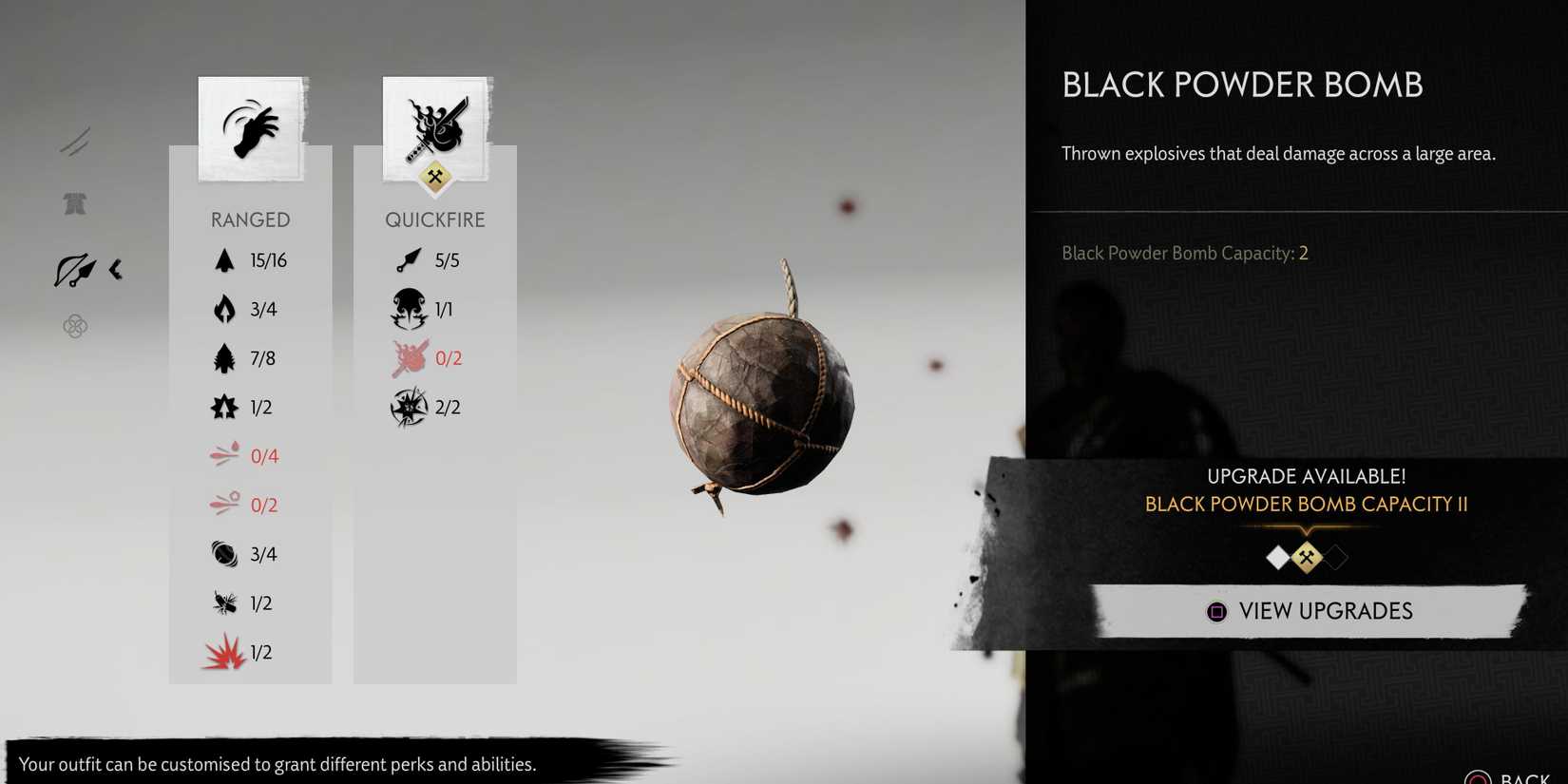1568x784 pixels.
Task: Select the swords category in the sidebar
Action: point(76,141)
